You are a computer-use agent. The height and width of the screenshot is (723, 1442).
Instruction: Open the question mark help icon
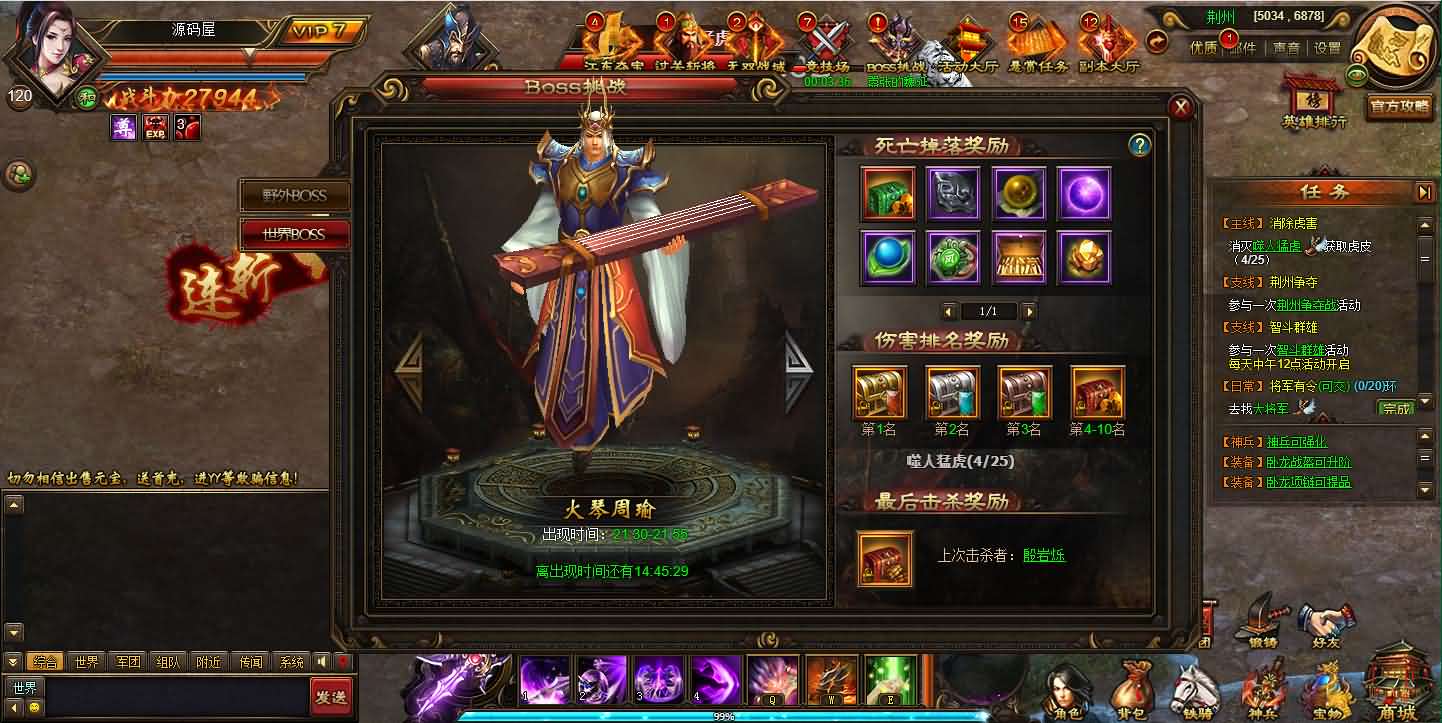pyautogui.click(x=1139, y=146)
